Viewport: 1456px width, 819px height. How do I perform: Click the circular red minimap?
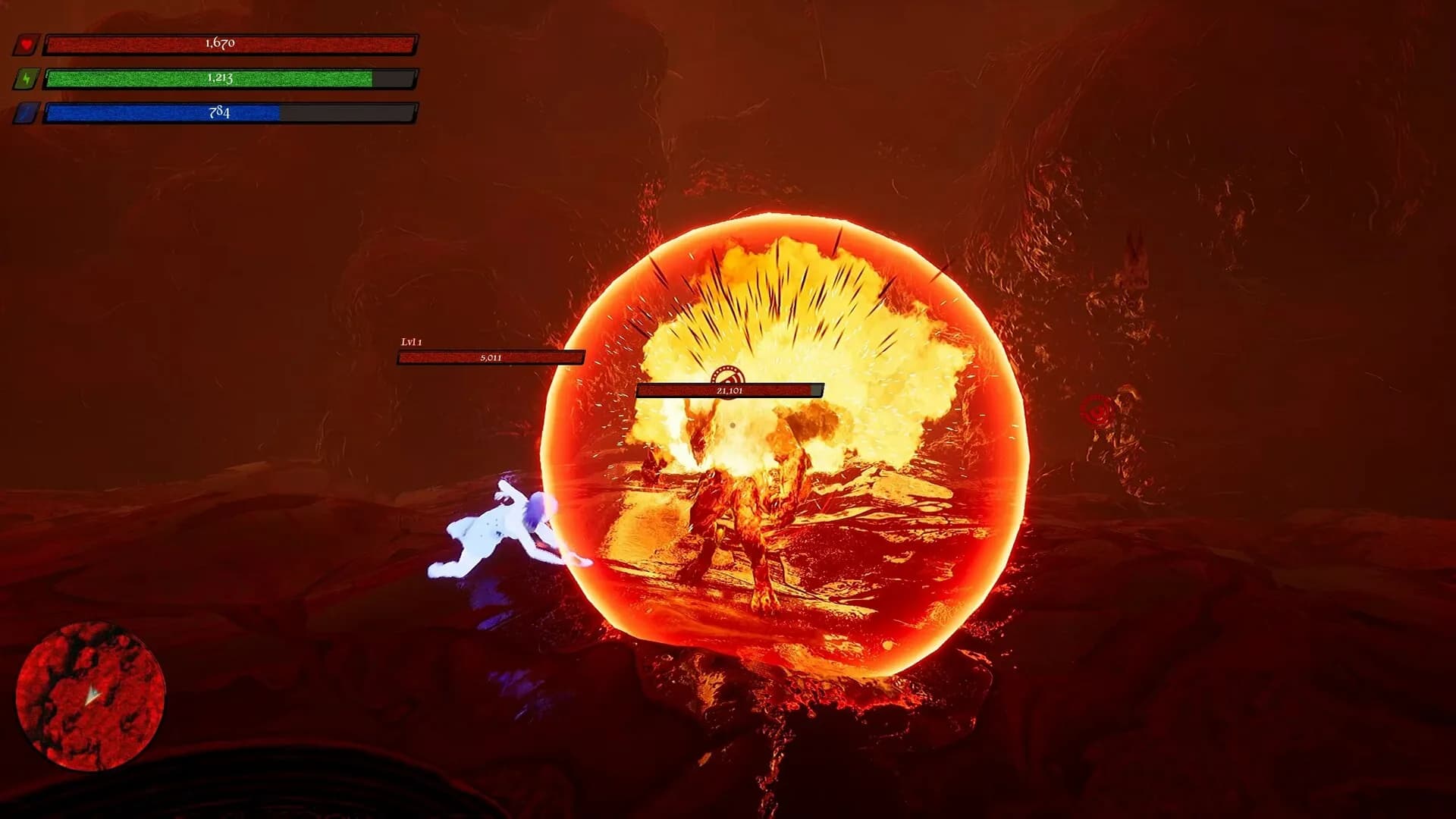coord(90,695)
